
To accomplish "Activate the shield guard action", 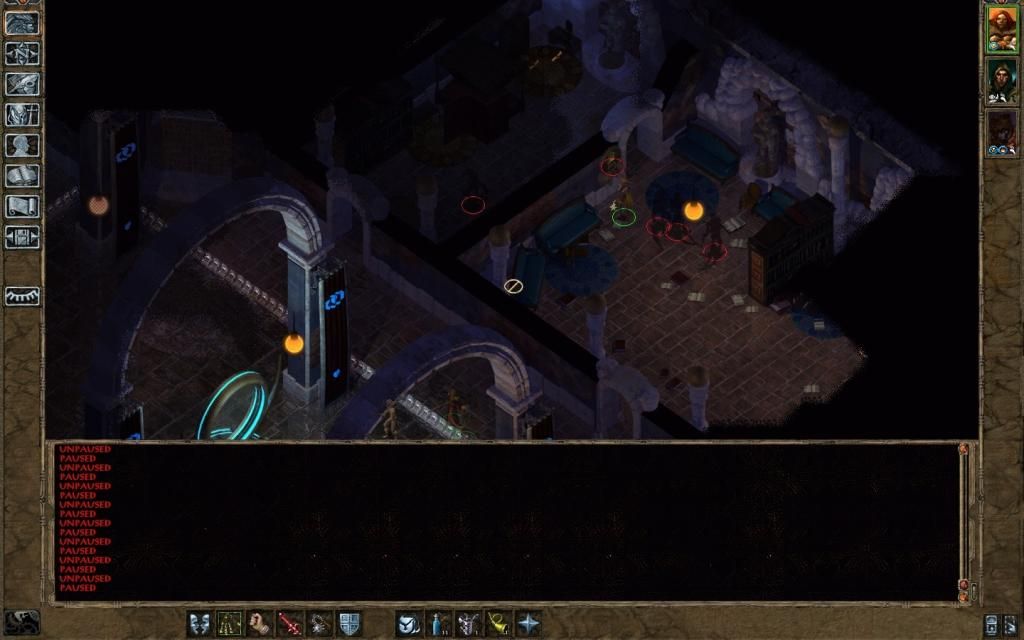I will [349, 624].
